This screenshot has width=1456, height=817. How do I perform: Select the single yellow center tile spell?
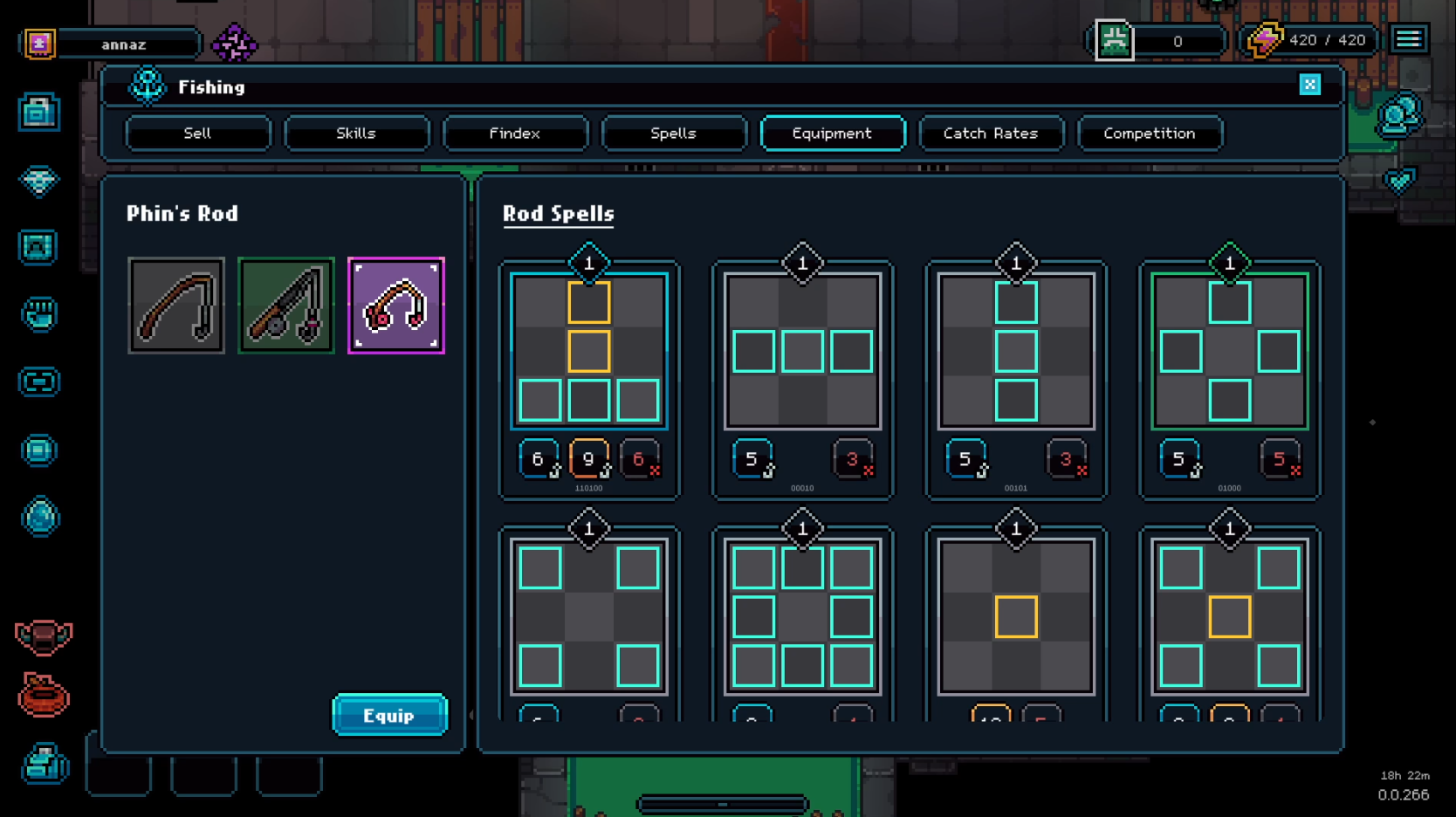point(1016,617)
